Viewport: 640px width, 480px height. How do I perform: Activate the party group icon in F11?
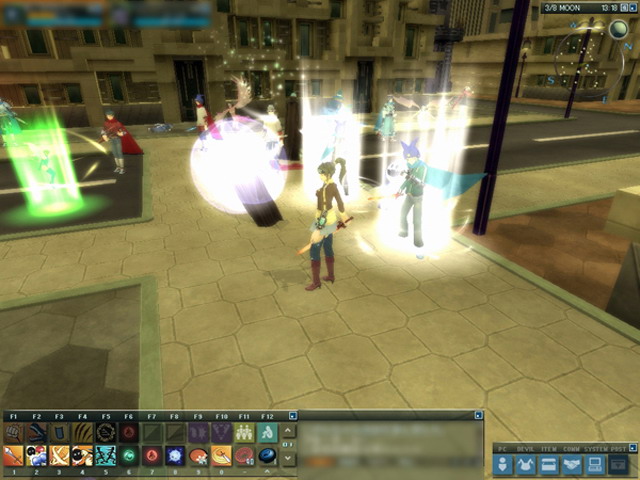click(x=244, y=433)
